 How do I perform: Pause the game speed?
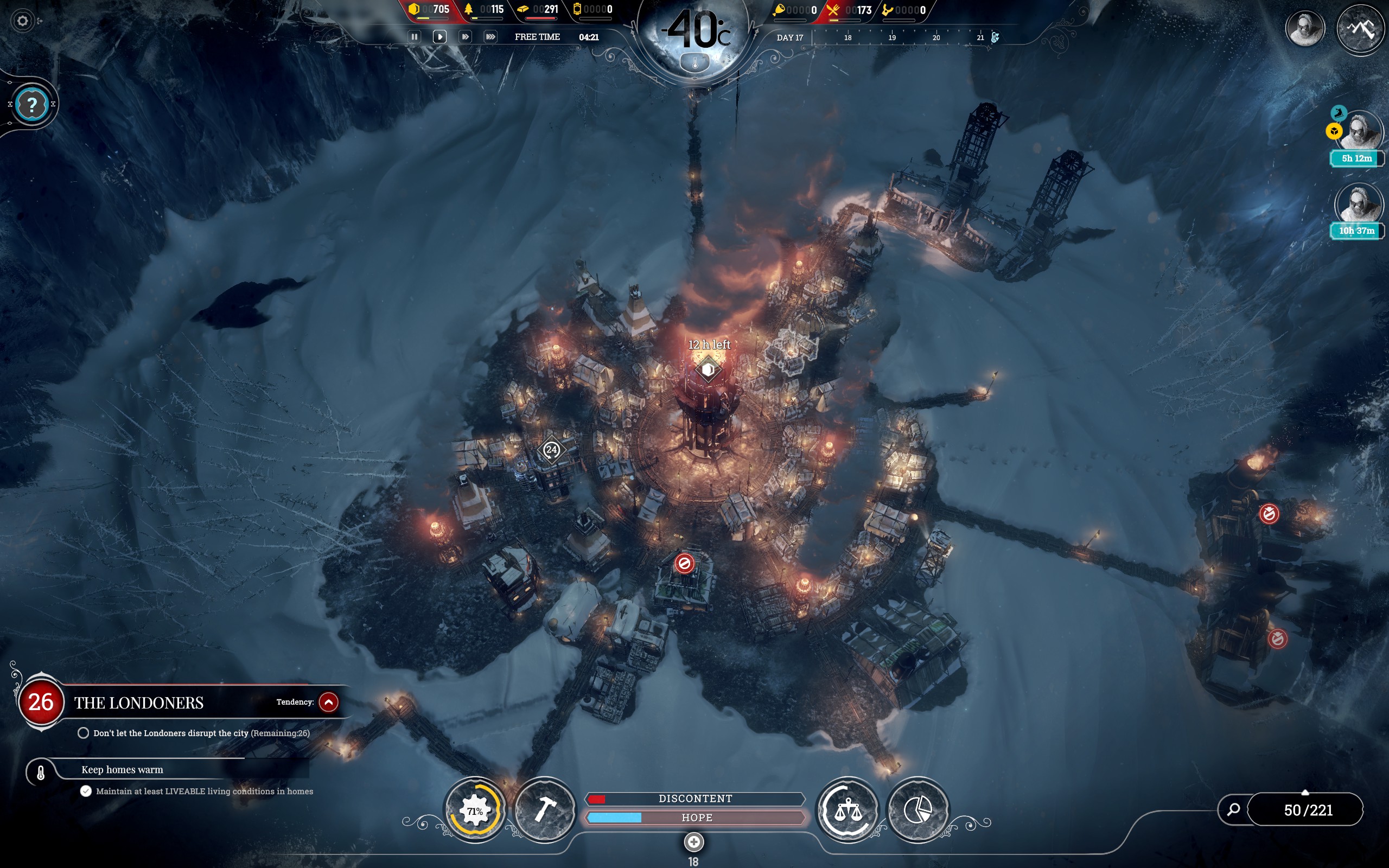(414, 37)
